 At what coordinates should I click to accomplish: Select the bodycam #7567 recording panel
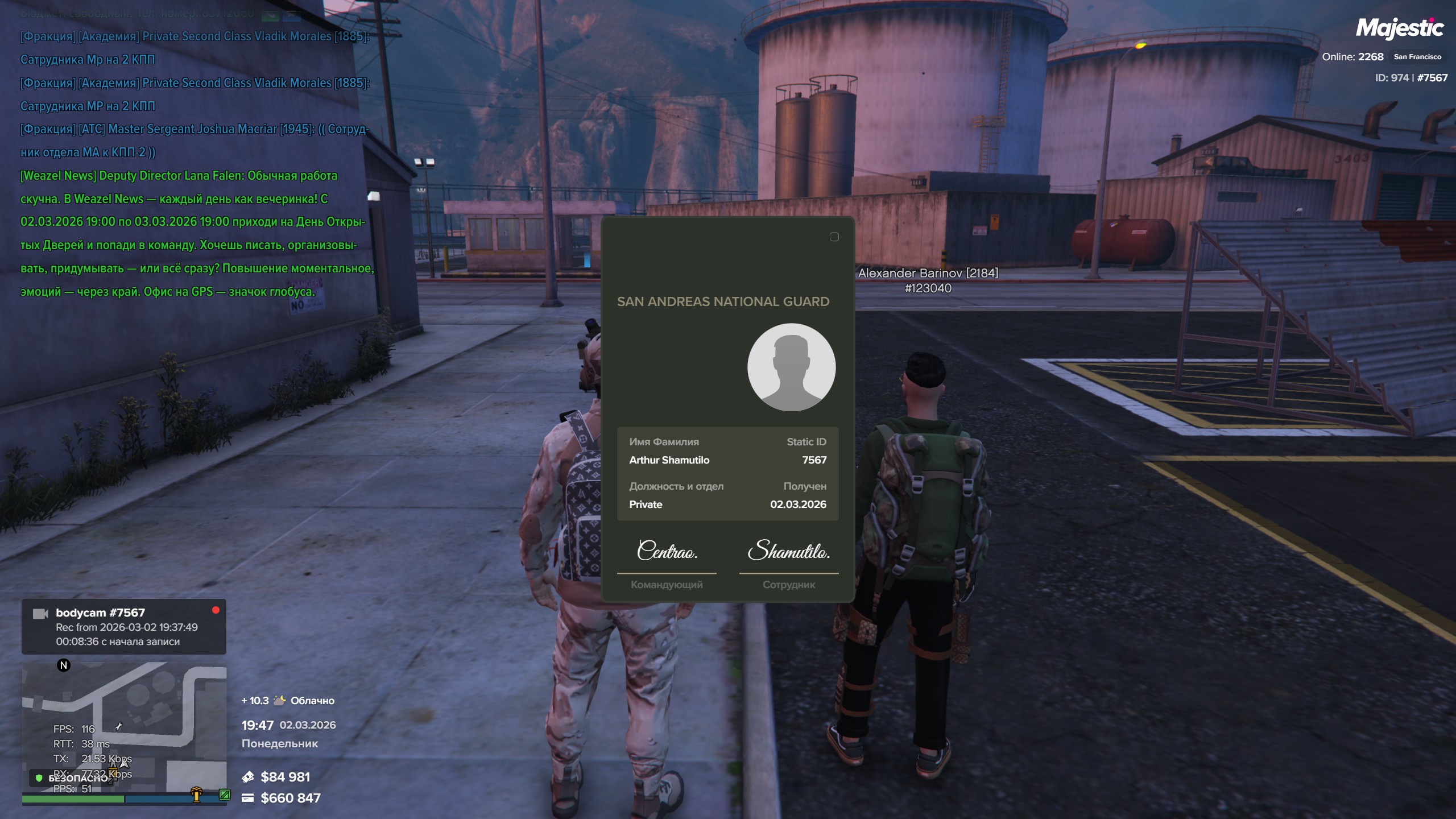[x=124, y=627]
